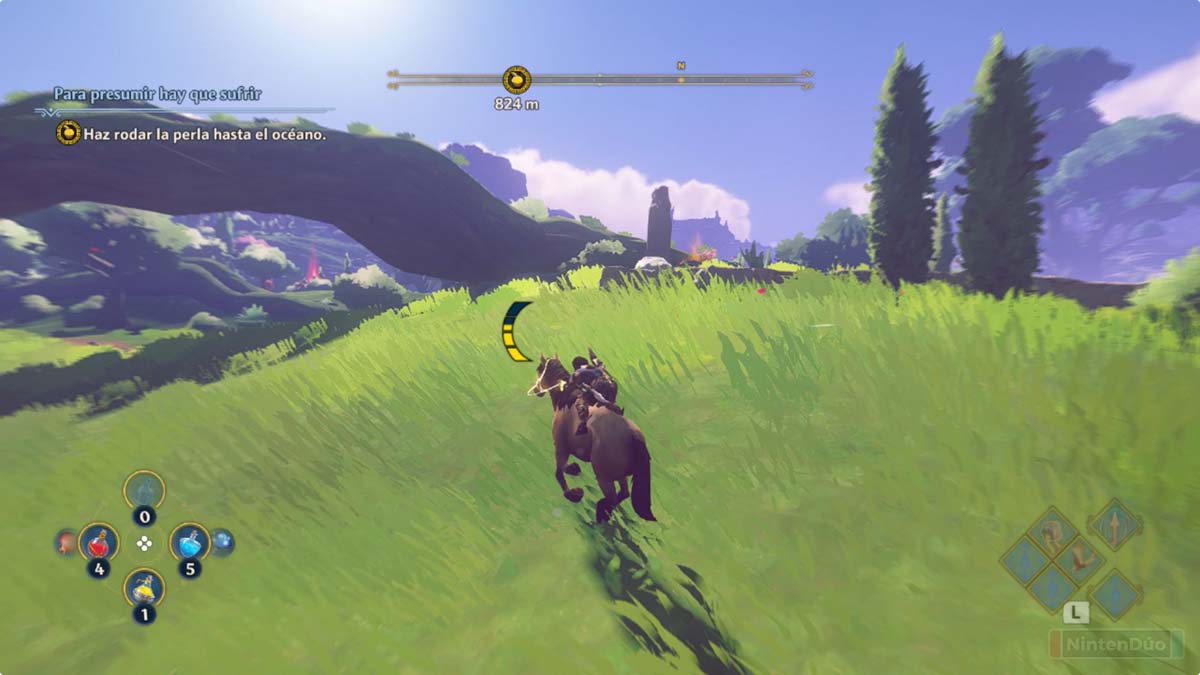Screen dimensions: 1200x675
Task: Use the red health potion
Action: (98, 543)
